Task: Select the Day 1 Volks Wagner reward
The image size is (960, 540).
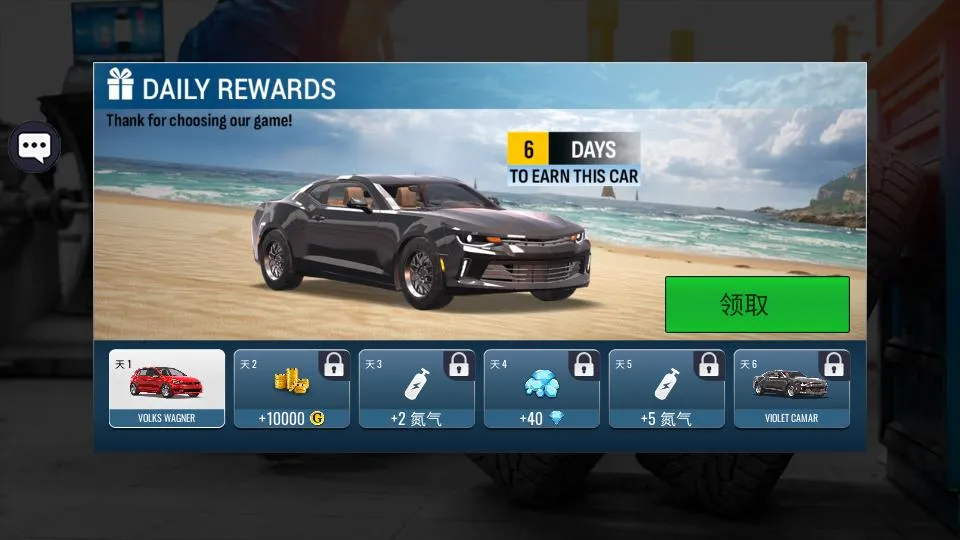Action: coord(167,388)
